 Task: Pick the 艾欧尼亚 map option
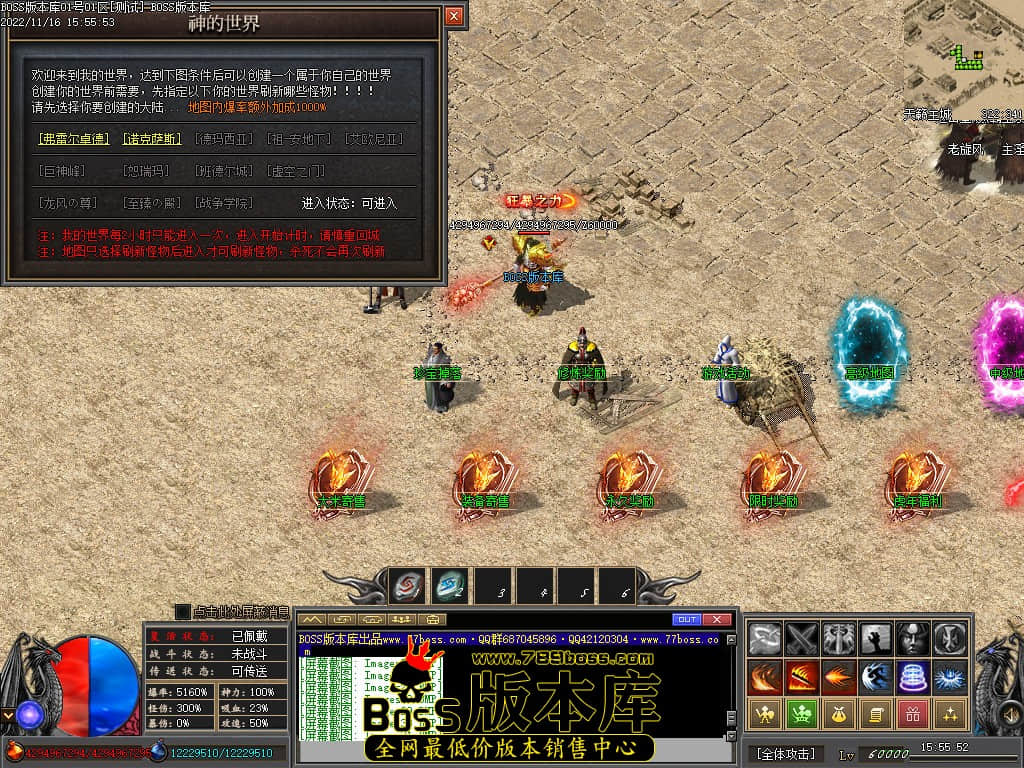pos(373,139)
